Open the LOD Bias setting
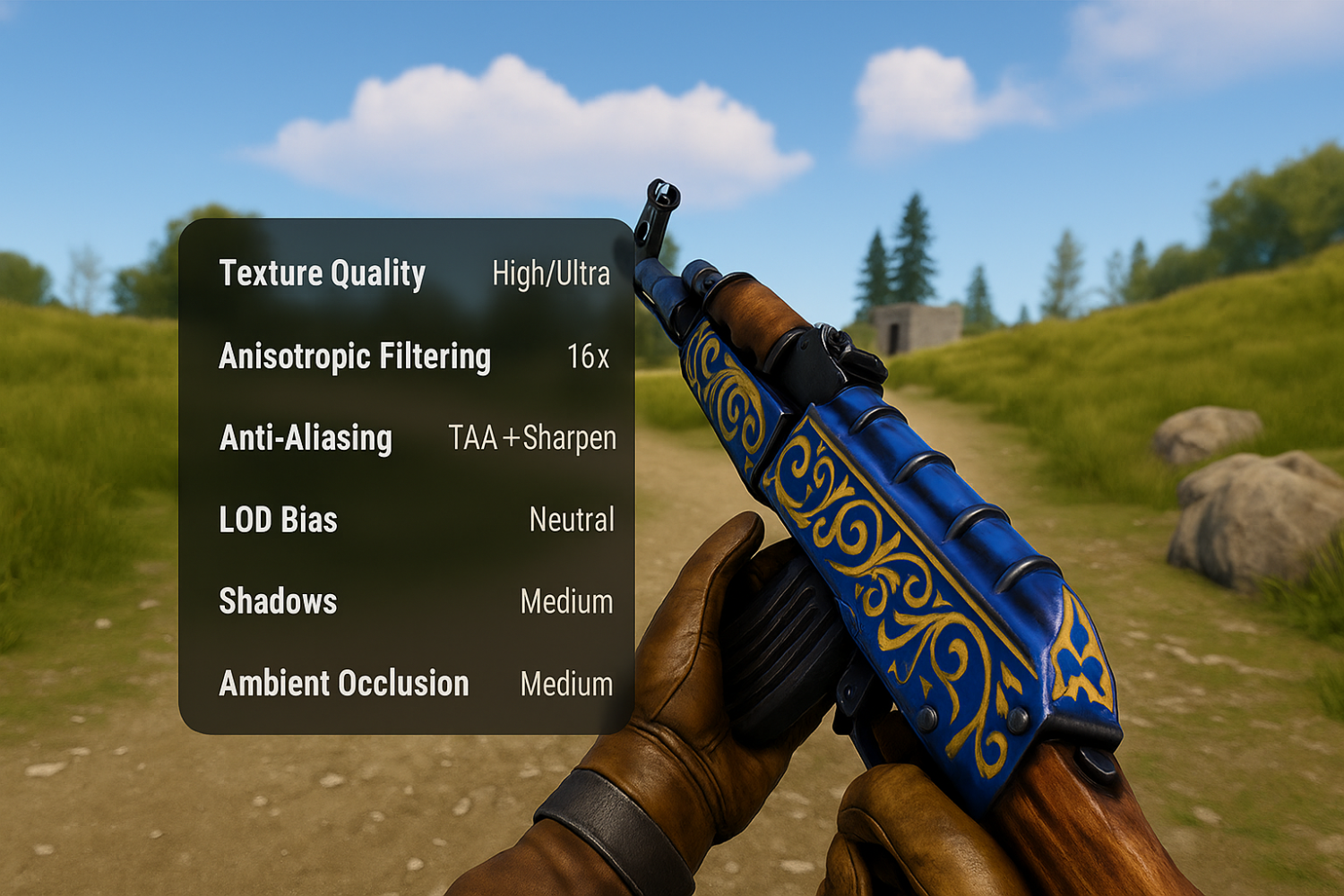Viewport: 1344px width, 896px height. [276, 520]
